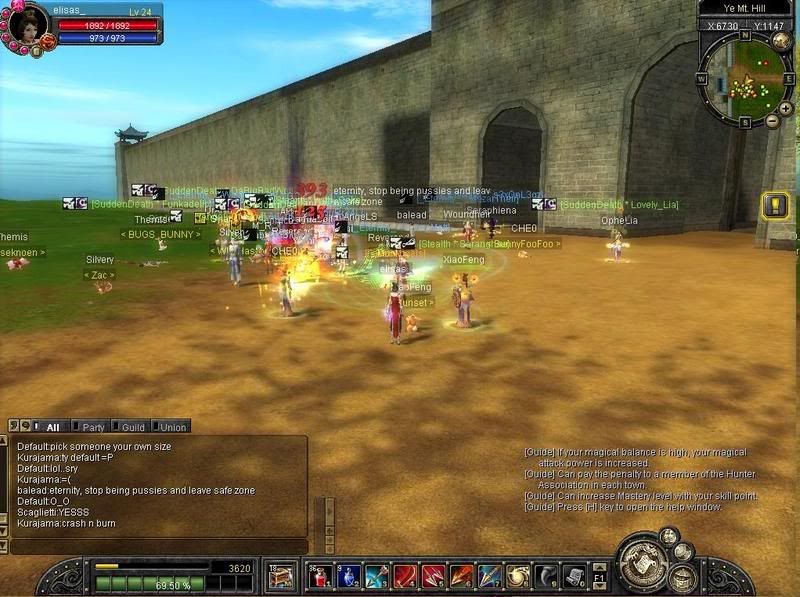Click the yellow exclamation alert icon
This screenshot has width=800, height=597.
[777, 206]
